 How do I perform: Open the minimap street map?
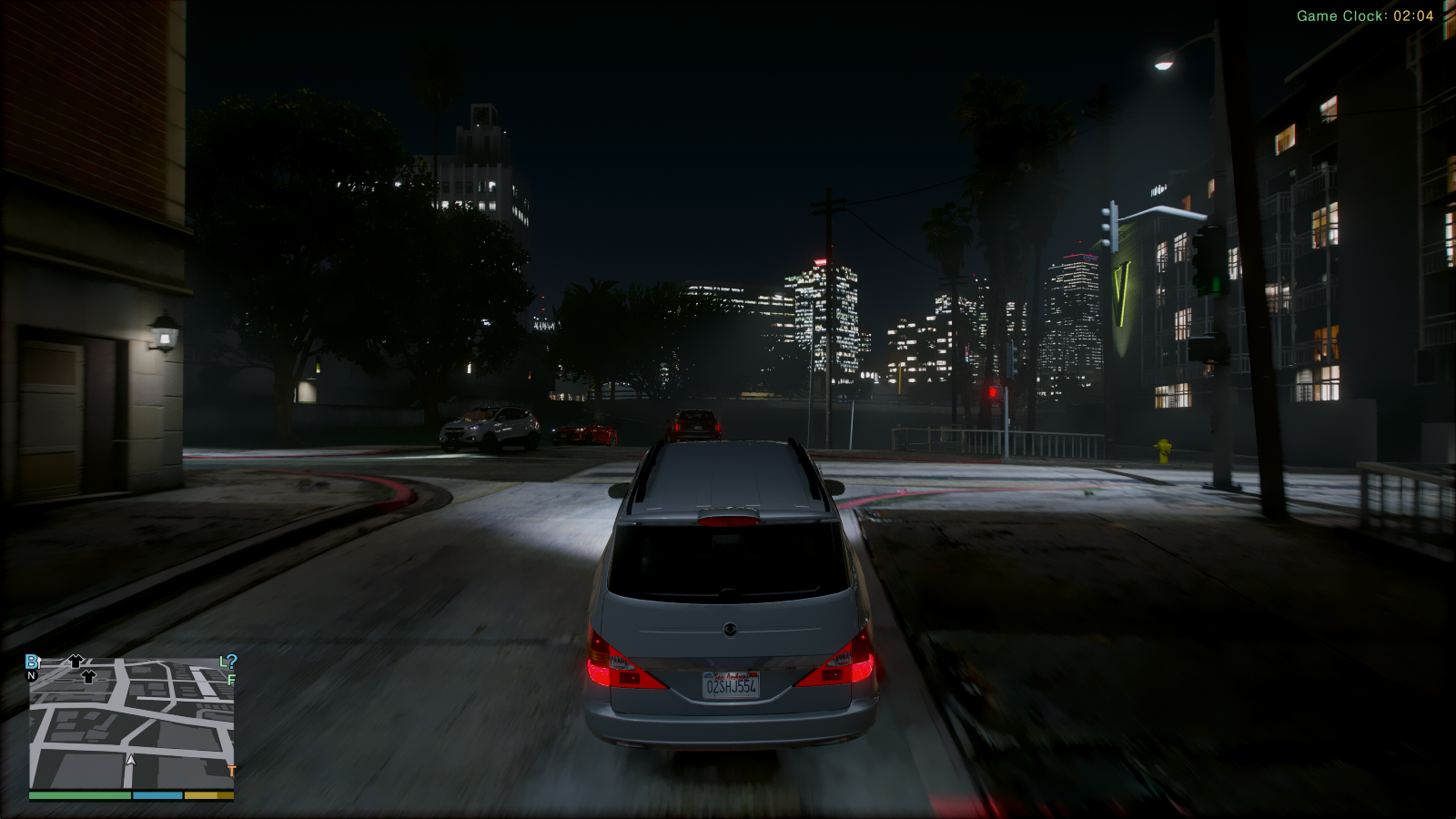132,723
